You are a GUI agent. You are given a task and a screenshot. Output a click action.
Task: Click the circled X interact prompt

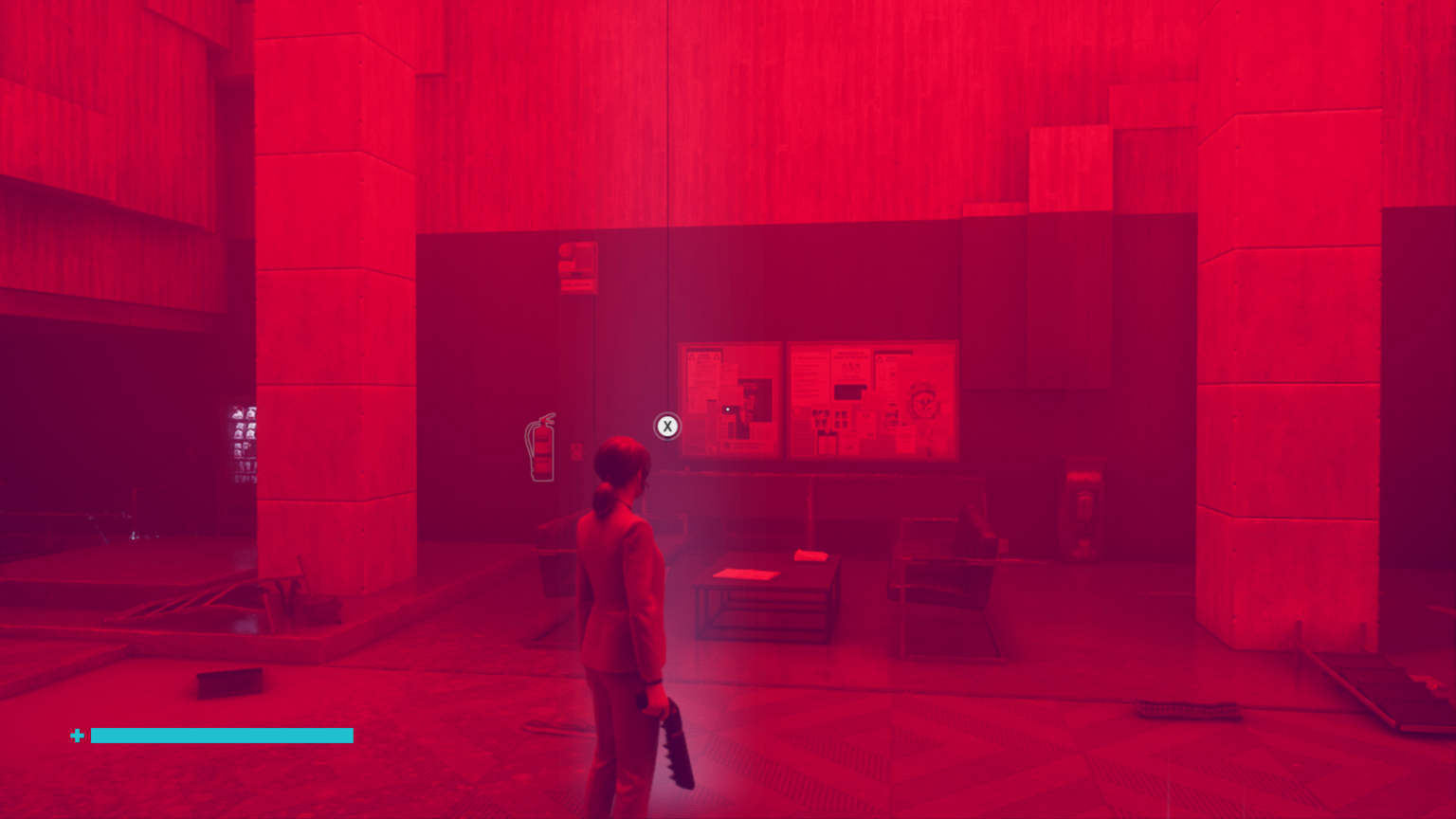point(667,426)
